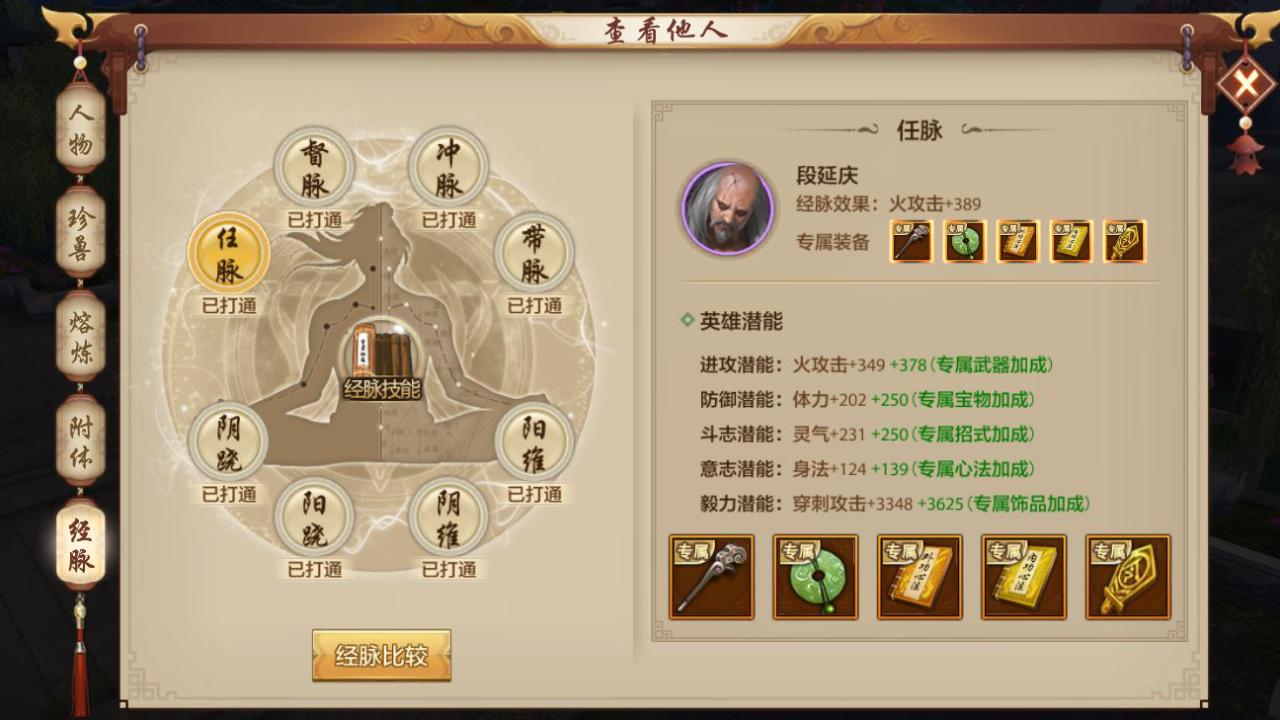Select the 阳维 meridian node
The height and width of the screenshot is (720, 1280).
pyautogui.click(x=534, y=442)
